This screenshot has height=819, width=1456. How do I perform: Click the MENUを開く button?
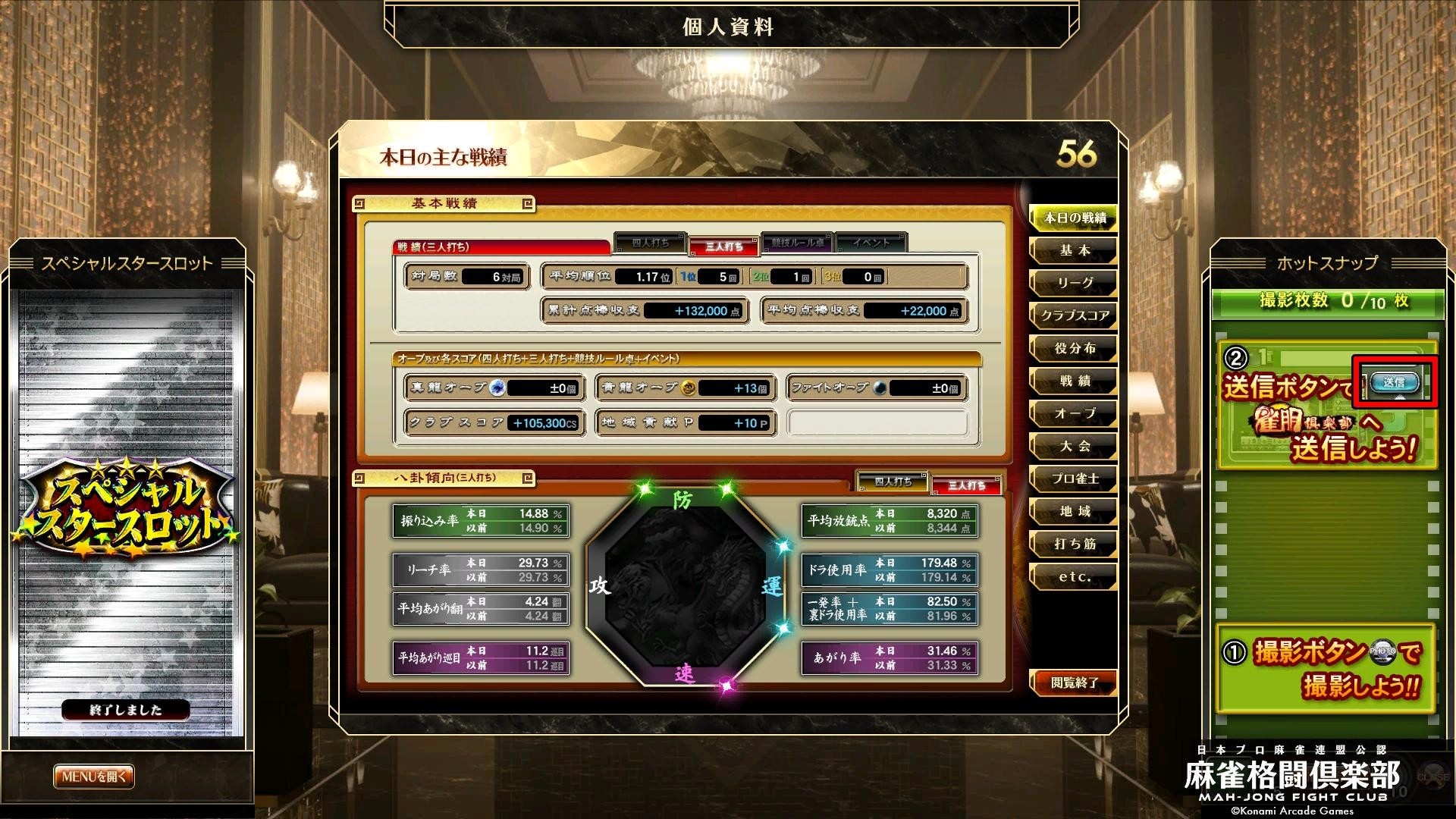click(94, 777)
